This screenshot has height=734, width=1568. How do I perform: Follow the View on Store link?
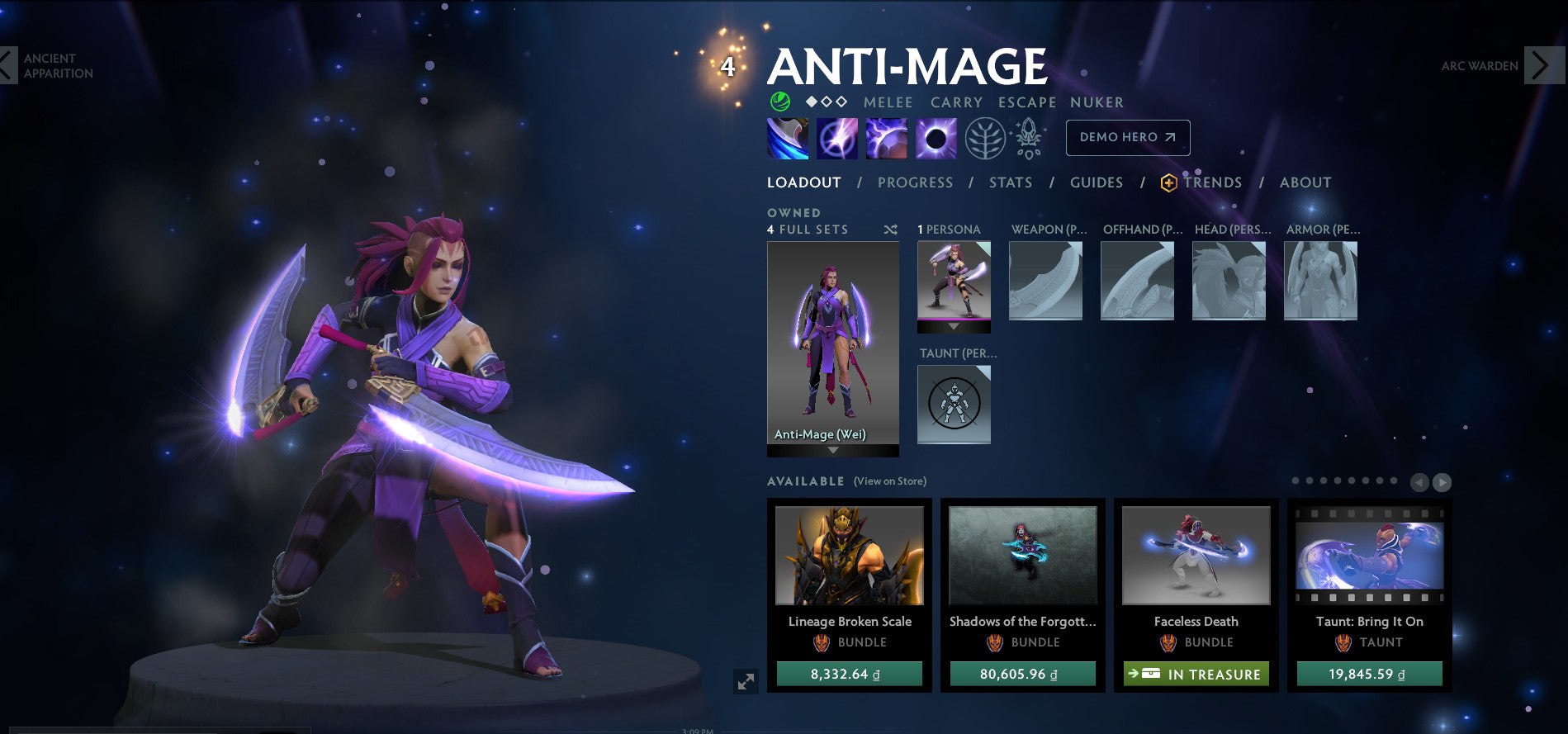point(889,481)
